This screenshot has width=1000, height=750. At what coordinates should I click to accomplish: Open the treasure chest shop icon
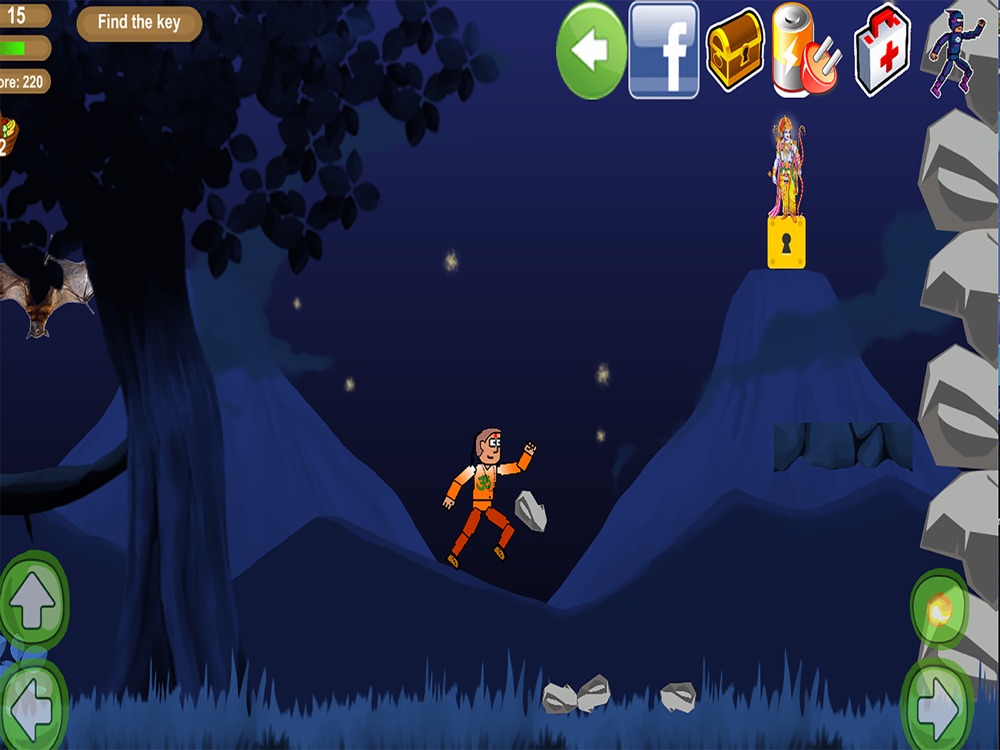pyautogui.click(x=735, y=50)
